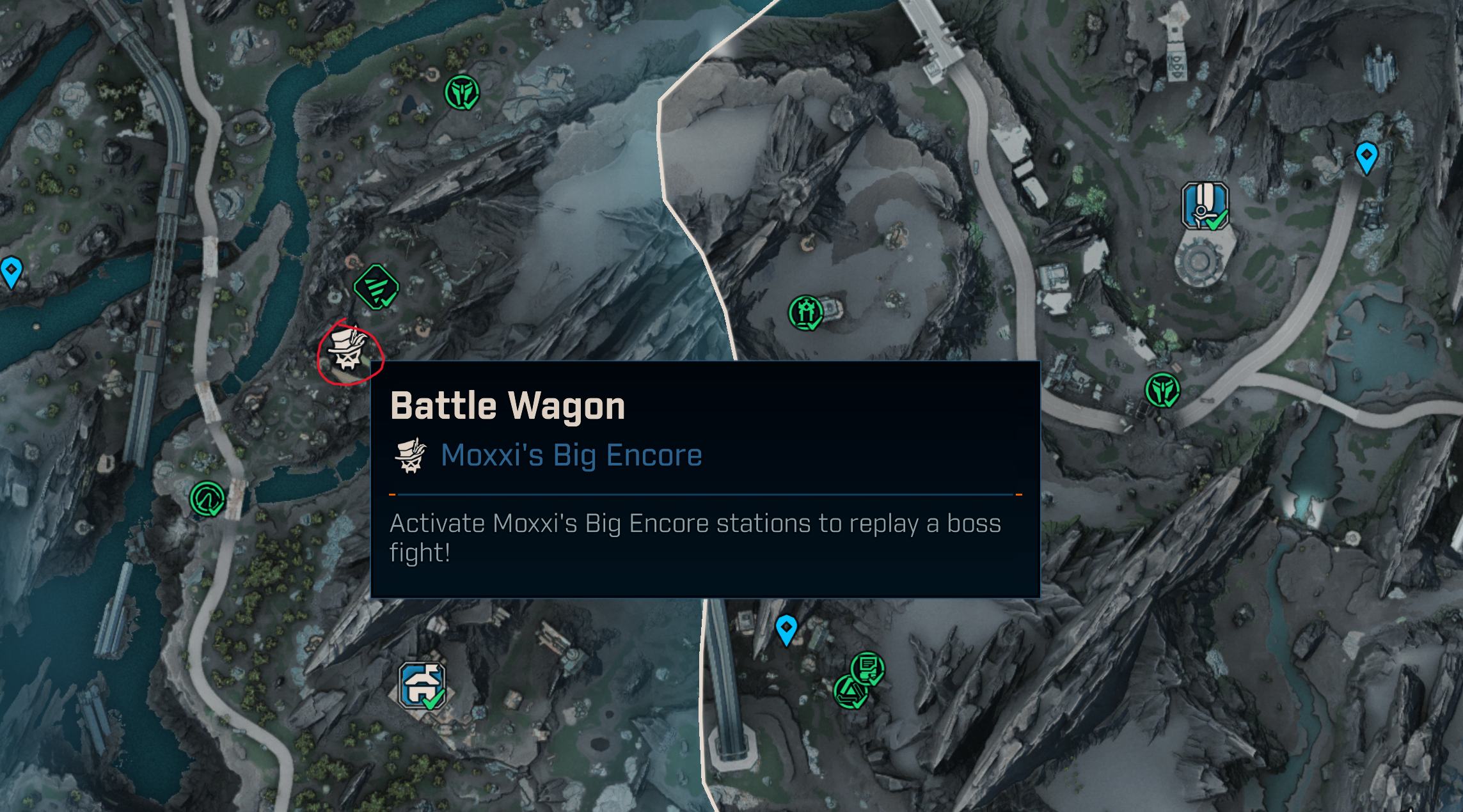1463x812 pixels.
Task: Choose the blue silo tower map marker
Action: pos(1205,206)
